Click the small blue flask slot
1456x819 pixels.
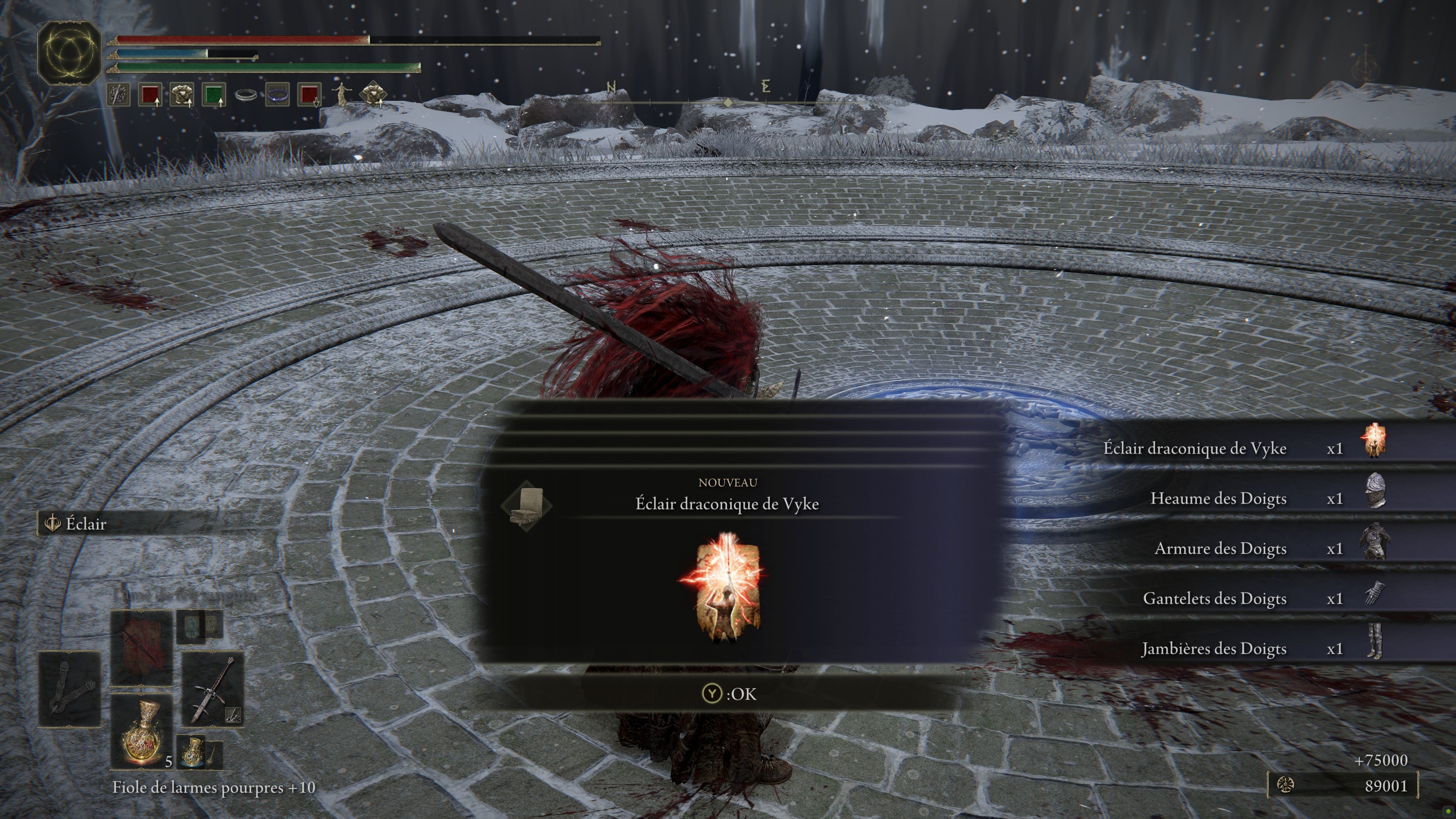pyautogui.click(x=194, y=752)
